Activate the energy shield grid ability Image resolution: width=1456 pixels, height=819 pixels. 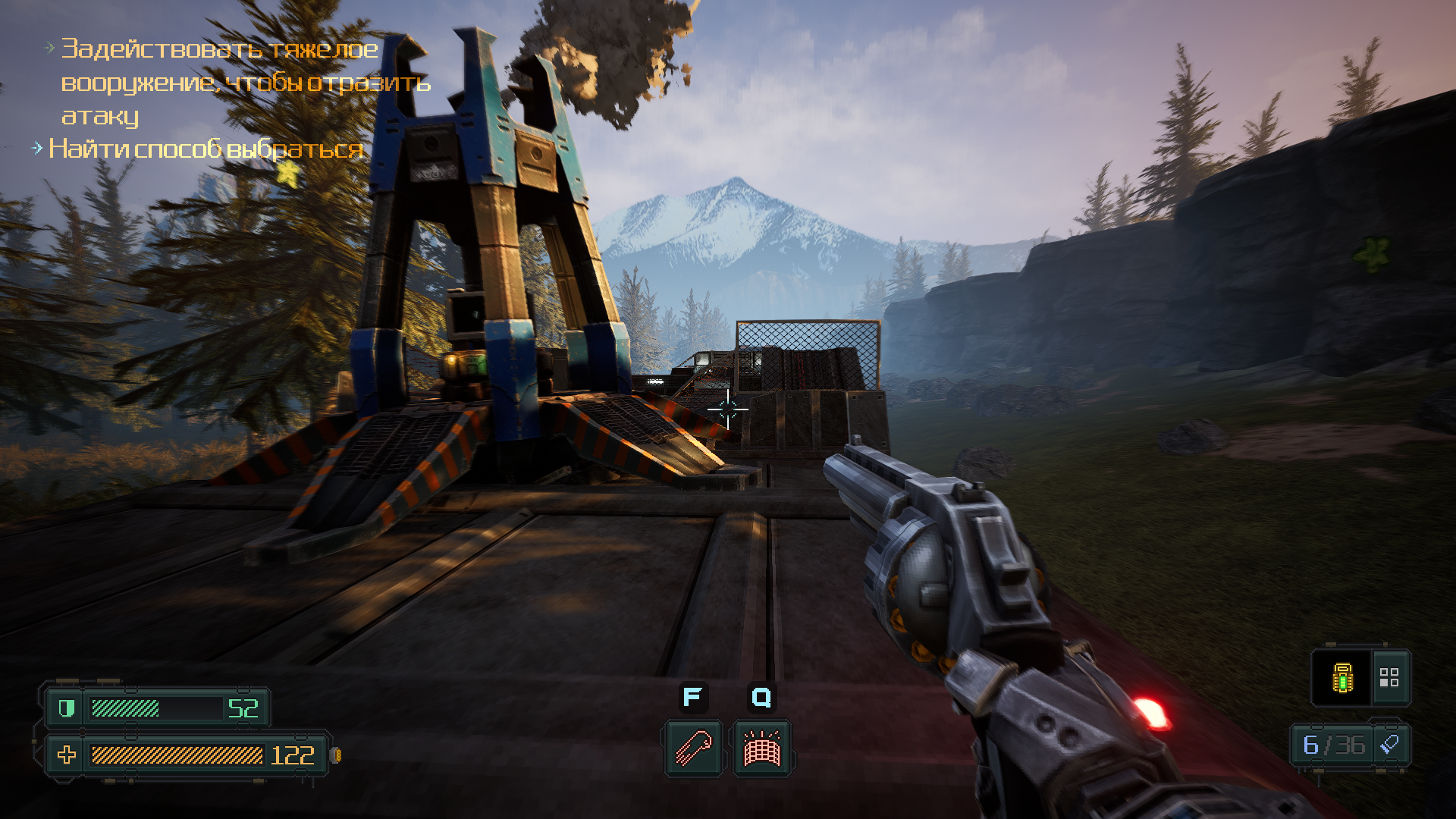click(761, 748)
